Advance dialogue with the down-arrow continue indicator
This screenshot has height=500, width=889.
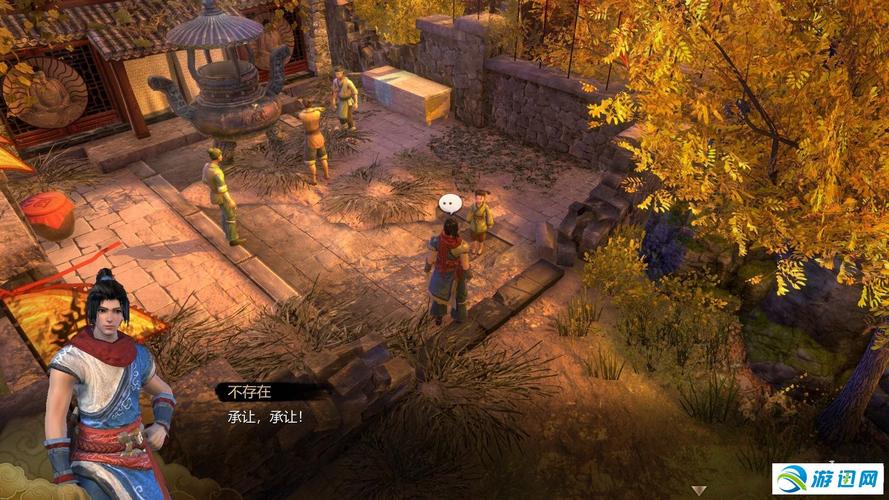coord(700,490)
